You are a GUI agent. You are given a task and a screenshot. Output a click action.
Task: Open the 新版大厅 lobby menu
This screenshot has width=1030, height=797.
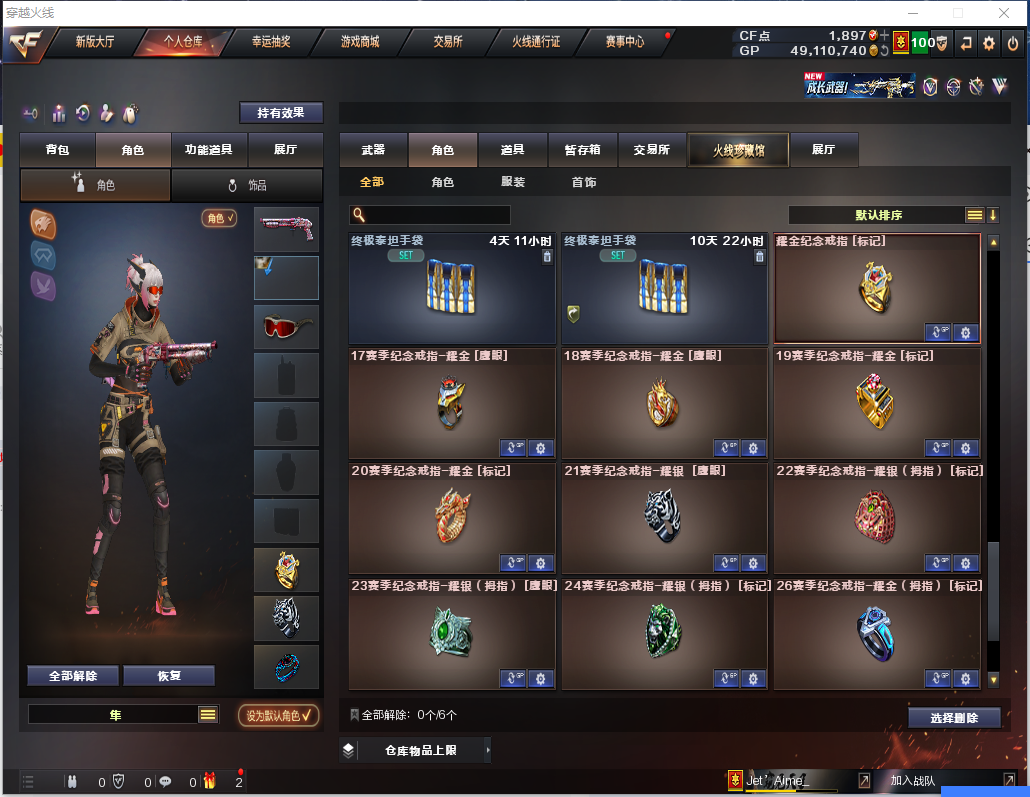tap(95, 42)
